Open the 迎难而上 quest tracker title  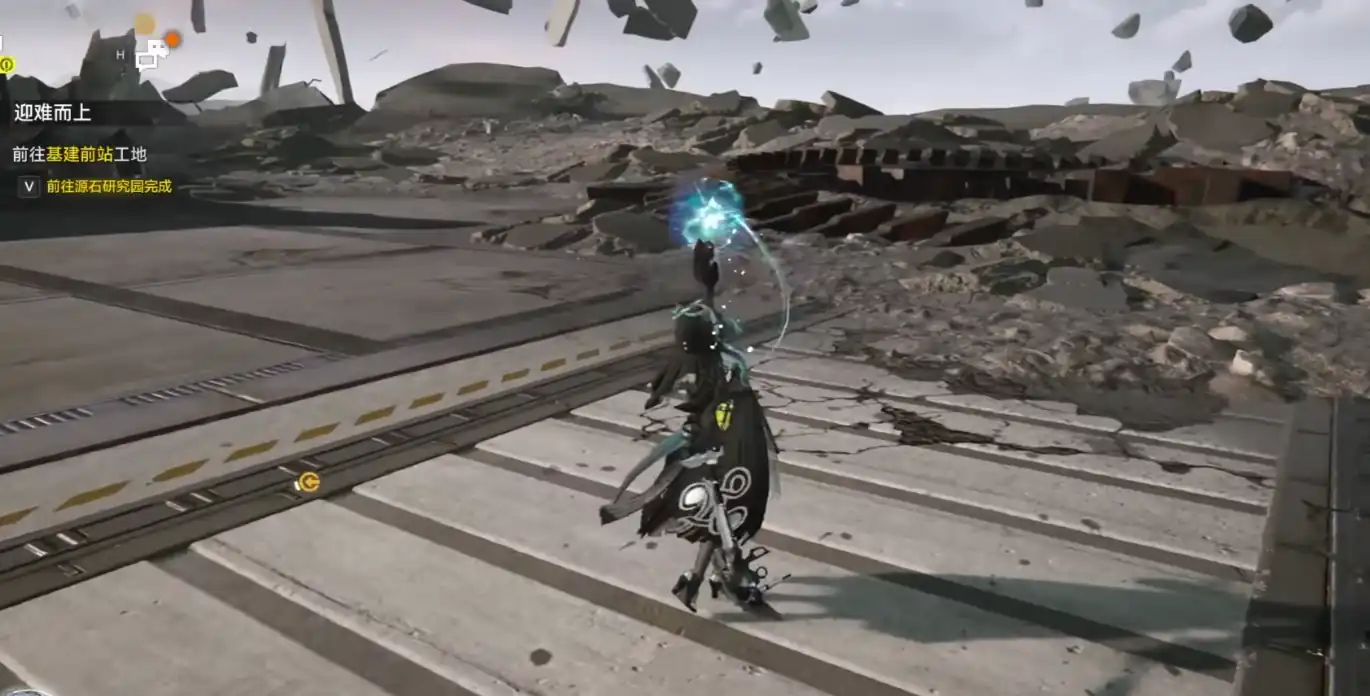pyautogui.click(x=53, y=112)
